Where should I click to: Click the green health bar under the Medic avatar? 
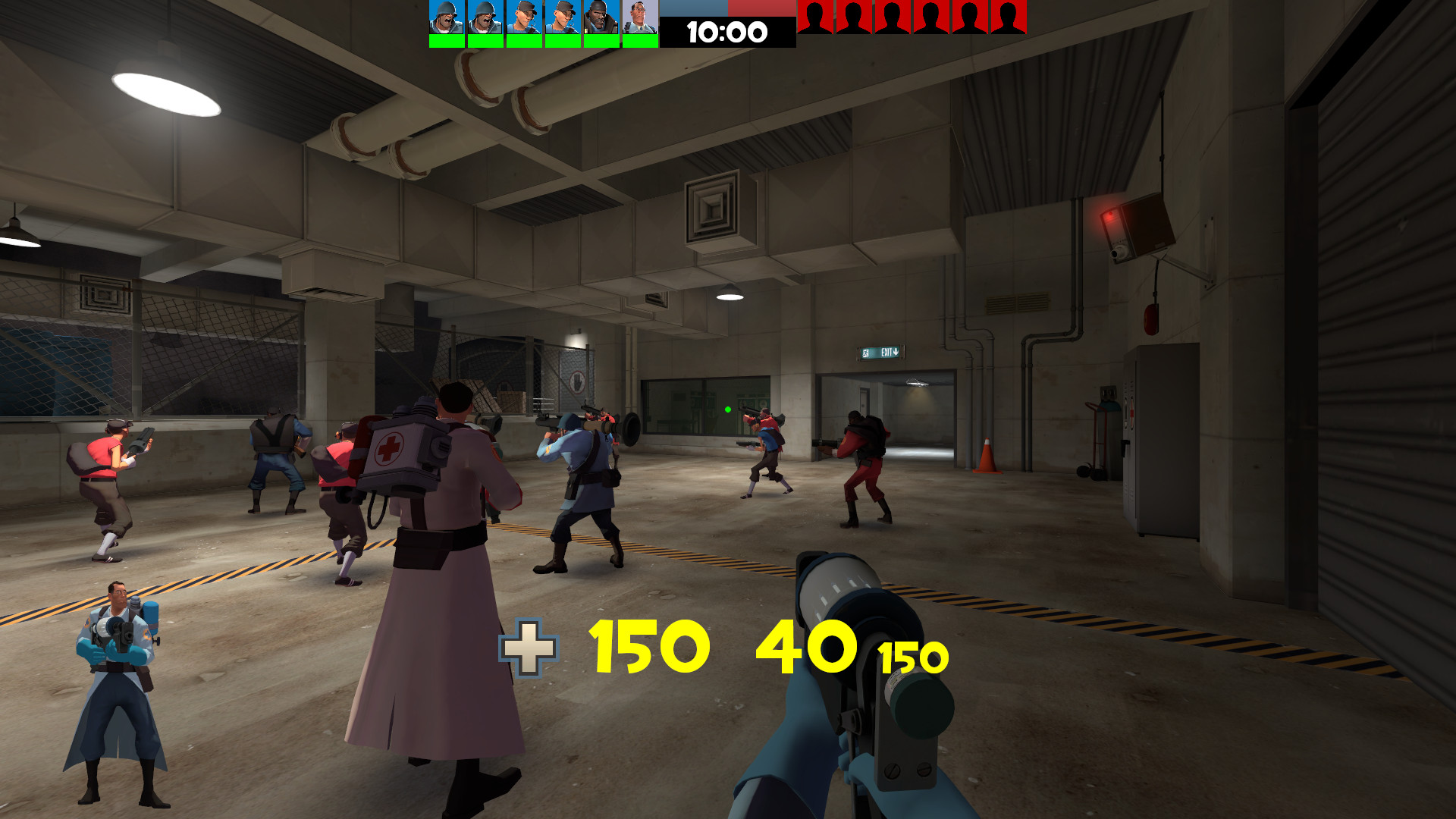[x=641, y=40]
